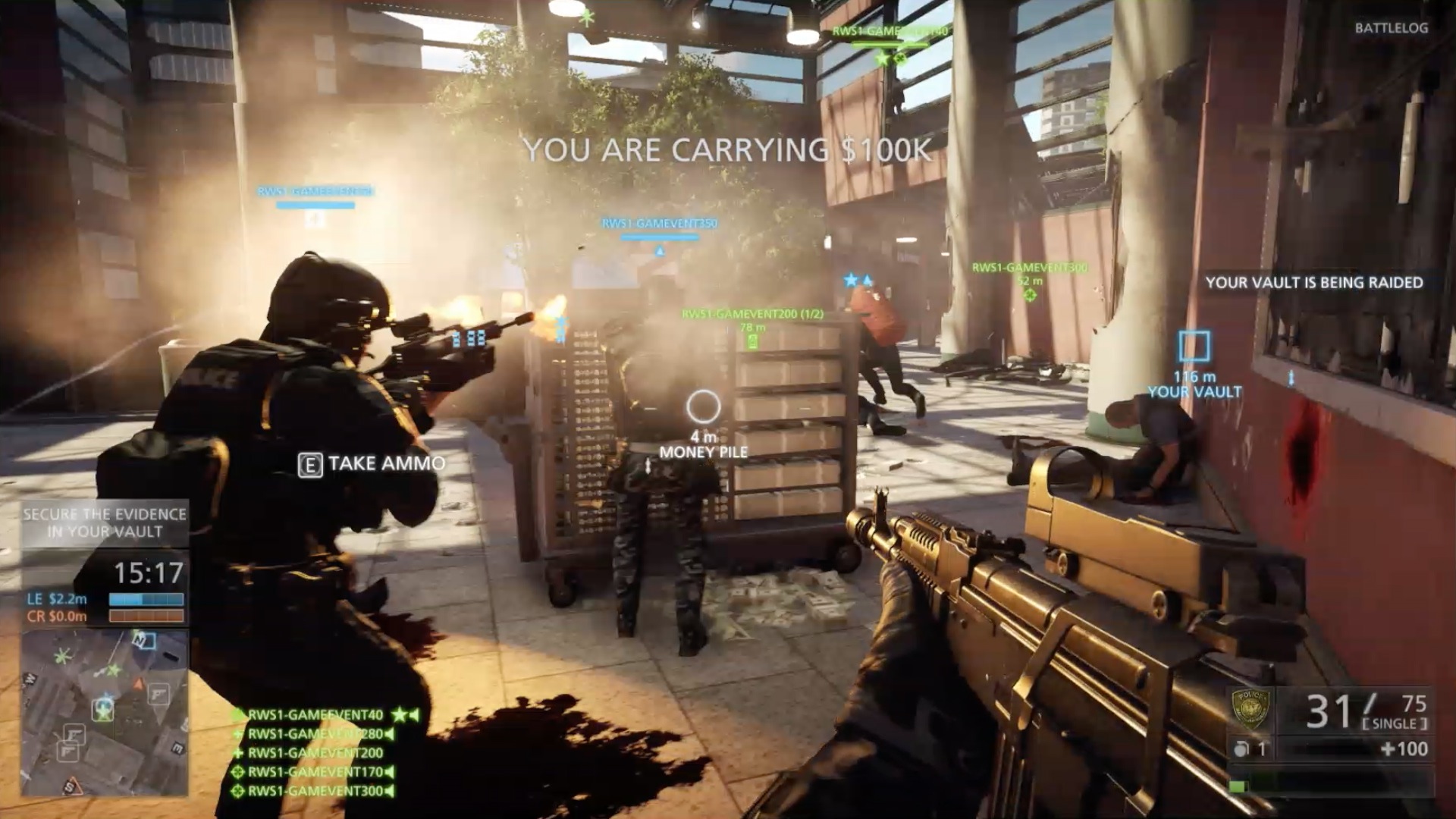Click the Secure the Evidence objective panel
Screen dimensions: 1456x819
pos(105,522)
